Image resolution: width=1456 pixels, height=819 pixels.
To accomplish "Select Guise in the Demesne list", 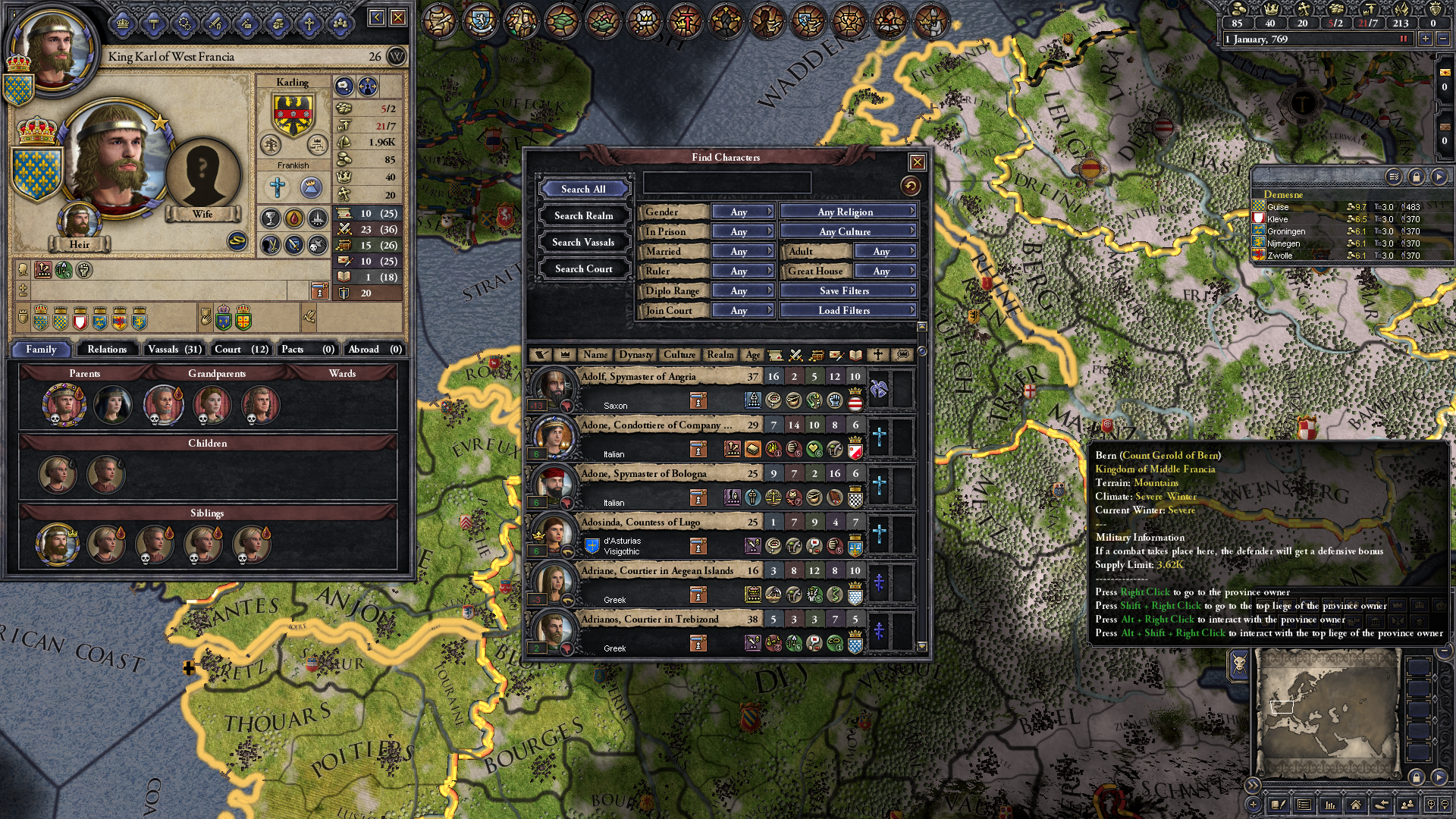I will pos(1278,207).
